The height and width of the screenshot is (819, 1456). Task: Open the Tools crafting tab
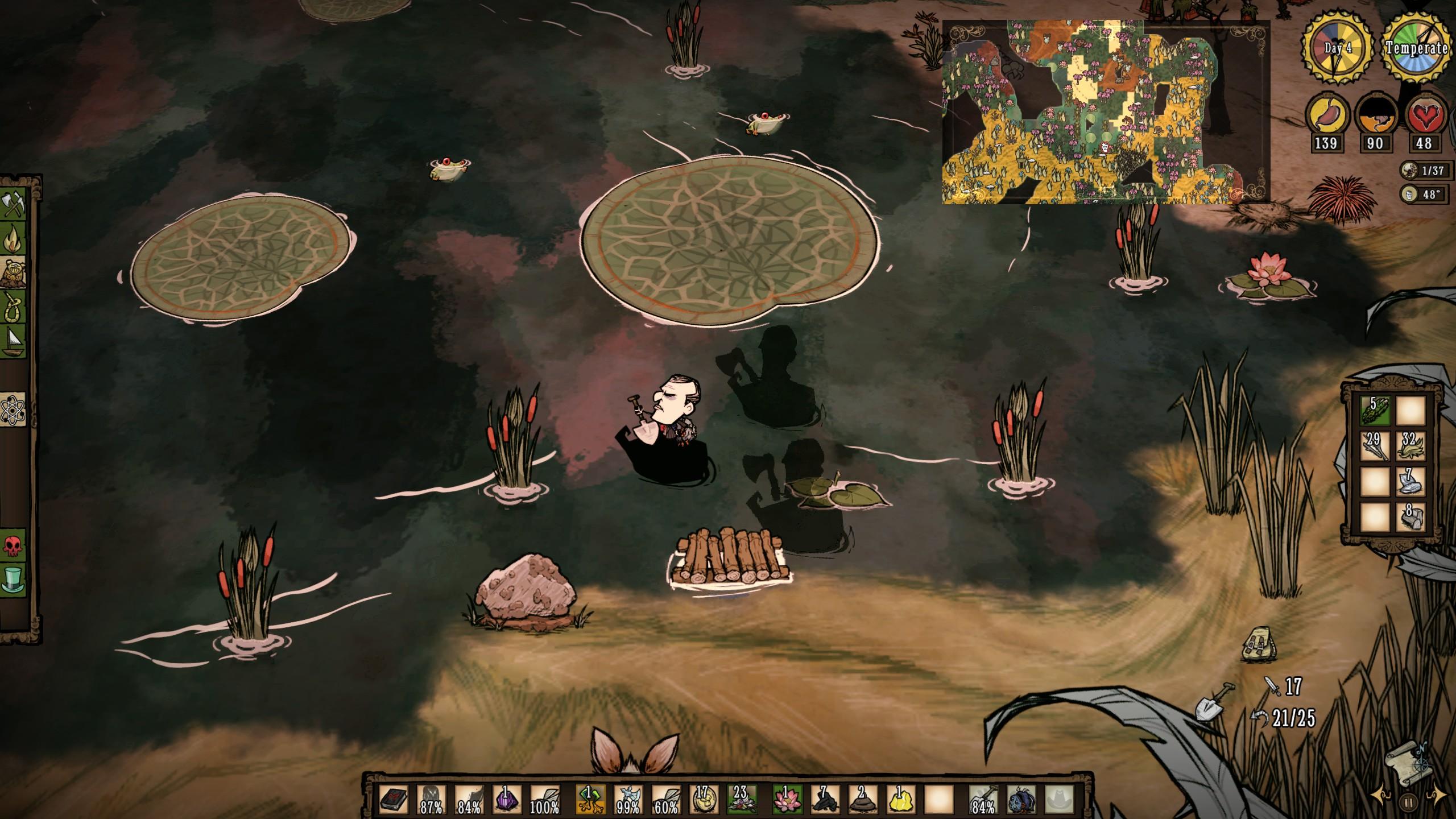point(13,205)
